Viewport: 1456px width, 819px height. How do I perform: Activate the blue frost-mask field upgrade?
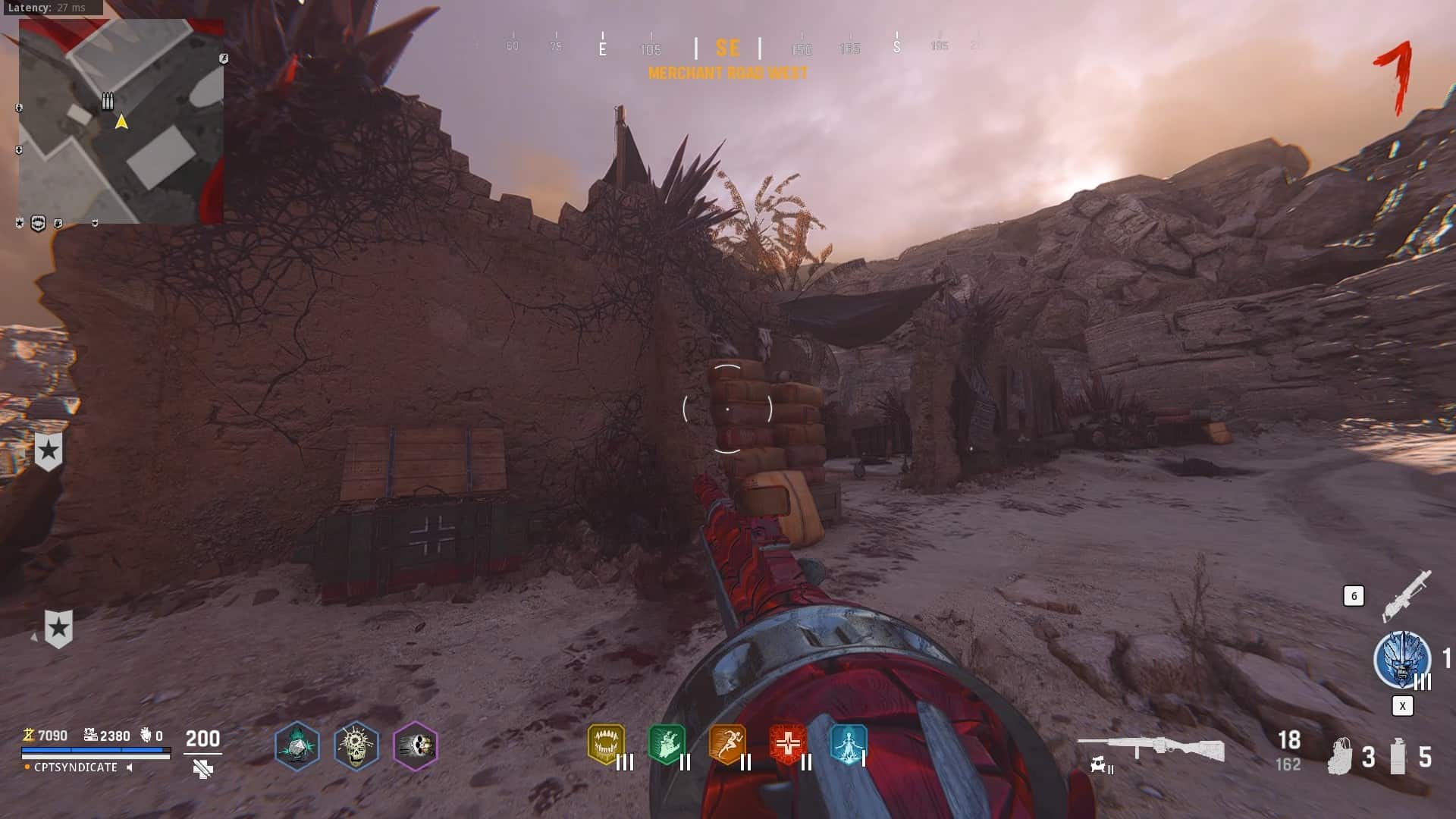pos(1401,660)
